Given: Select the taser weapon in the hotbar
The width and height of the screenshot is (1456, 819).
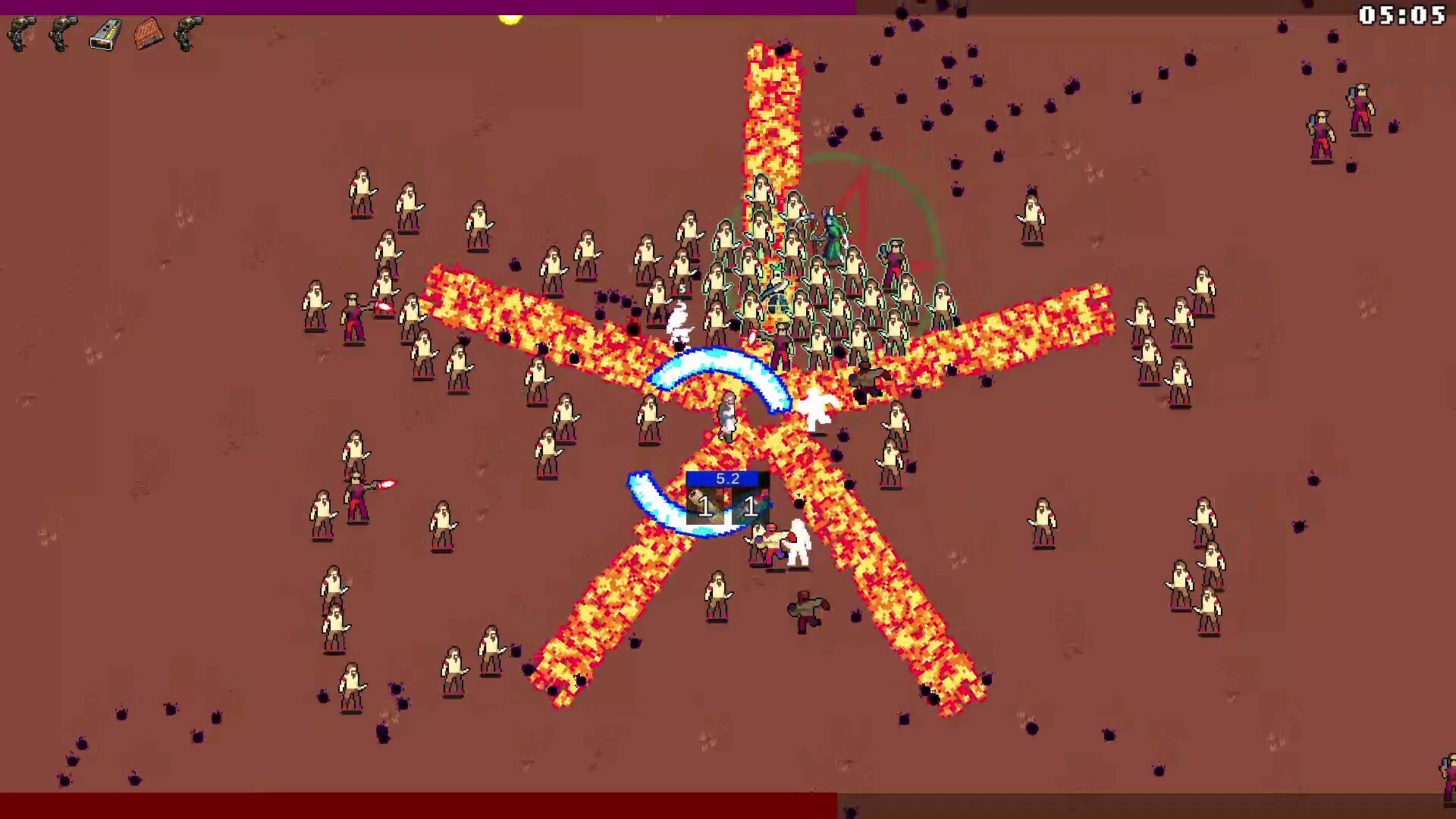Looking at the screenshot, I should [105, 34].
